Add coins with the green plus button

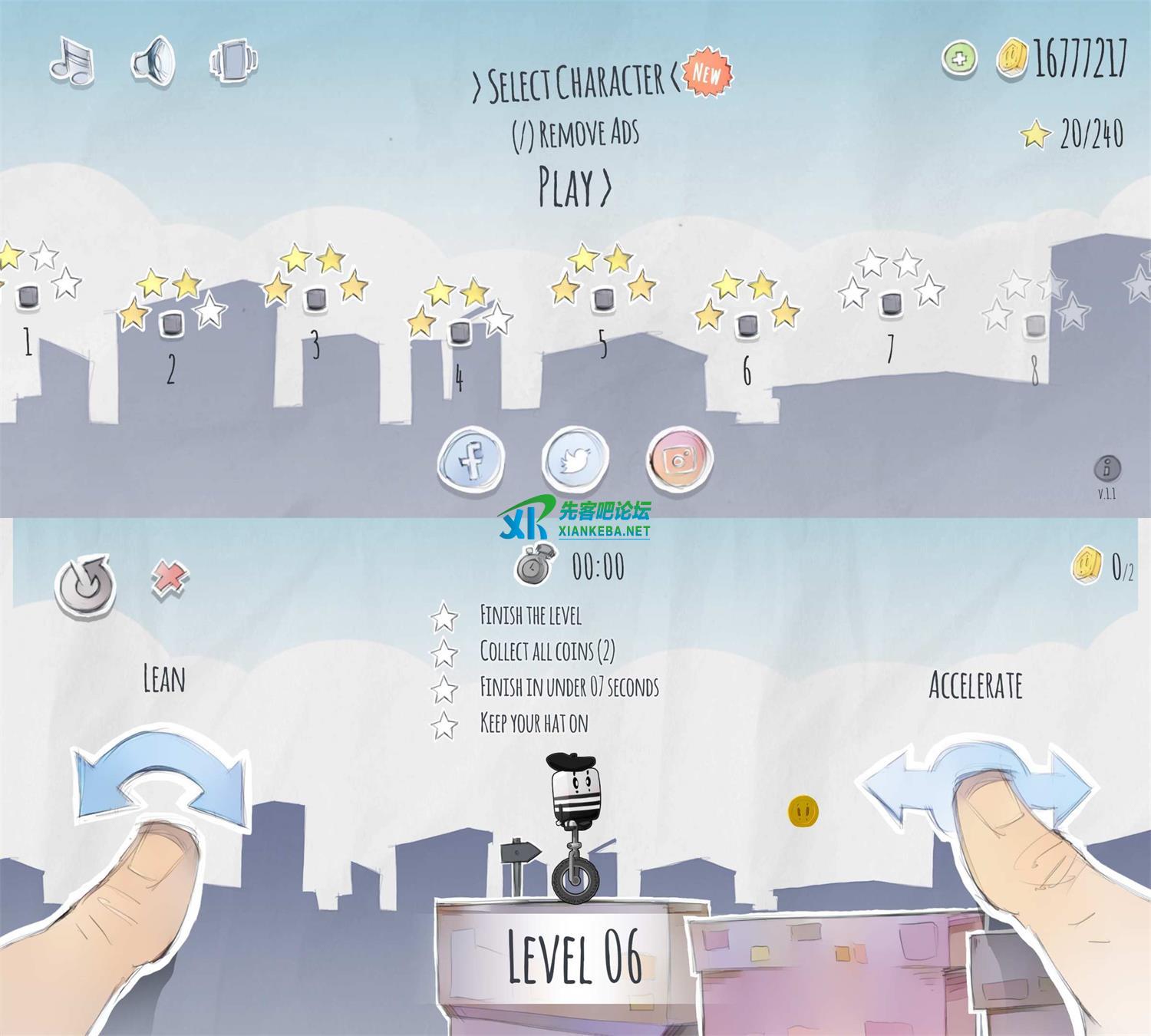(x=959, y=58)
